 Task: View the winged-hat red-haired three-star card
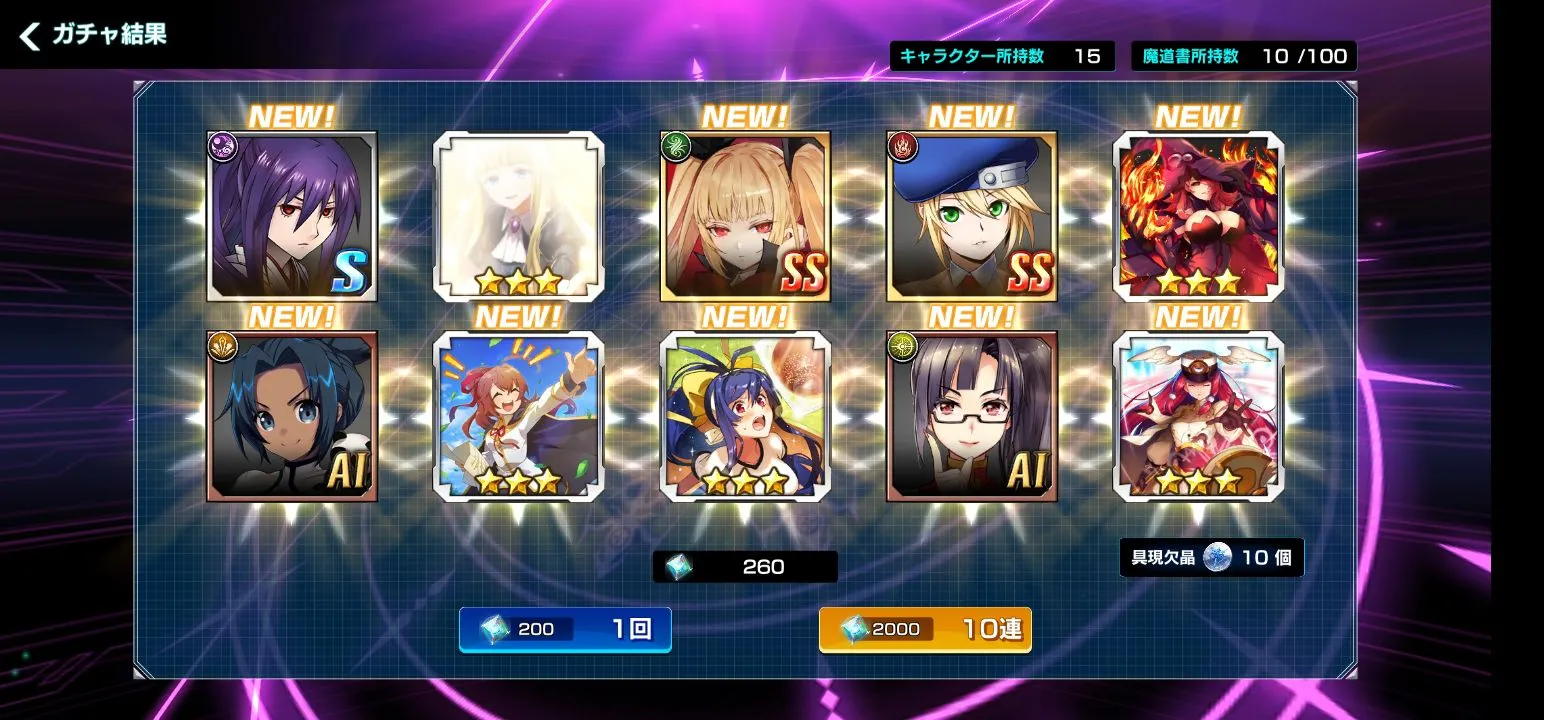tap(1198, 416)
